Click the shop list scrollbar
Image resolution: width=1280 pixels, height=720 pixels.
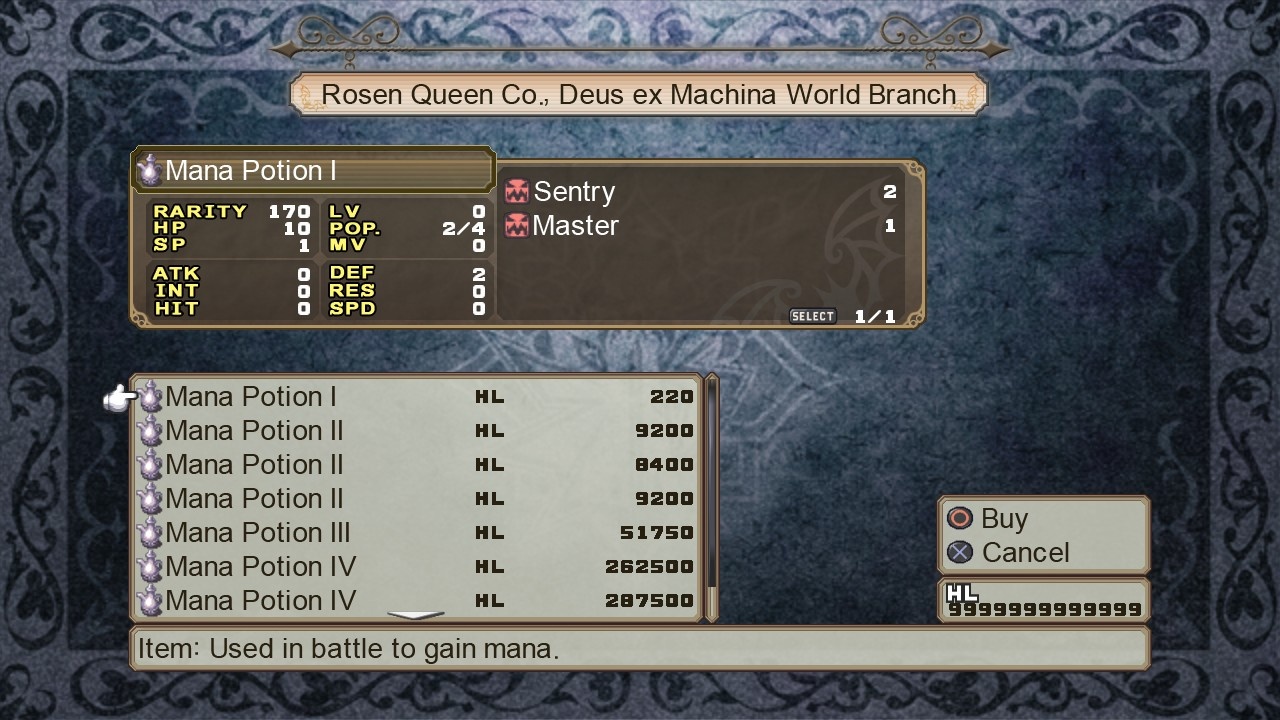(x=712, y=497)
